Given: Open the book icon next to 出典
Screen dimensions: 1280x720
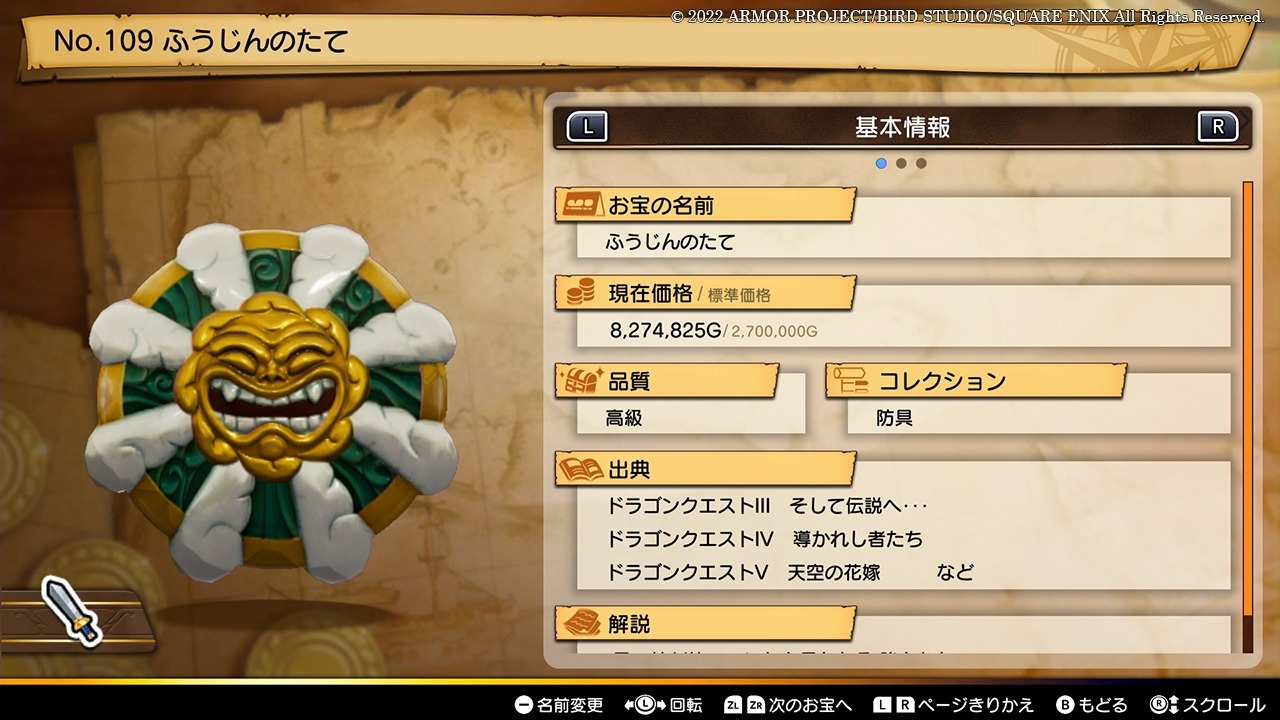Looking at the screenshot, I should coord(580,467).
